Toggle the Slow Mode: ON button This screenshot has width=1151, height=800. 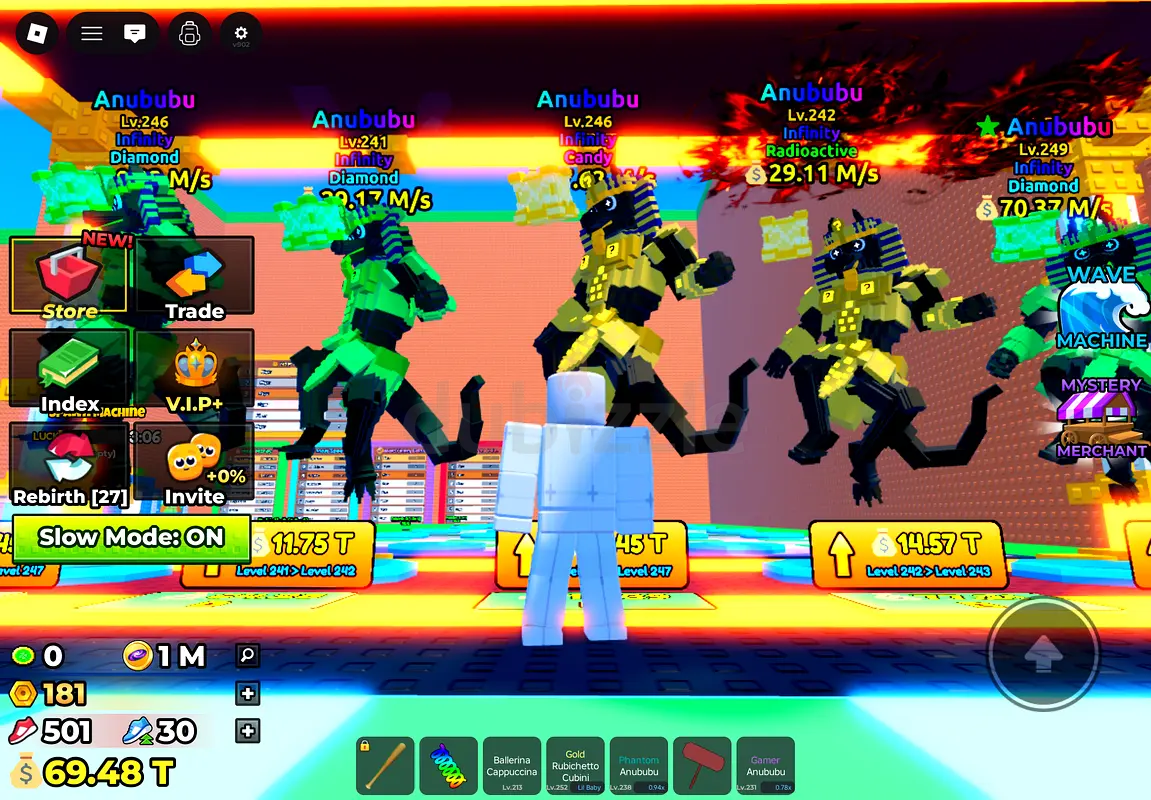pyautogui.click(x=131, y=537)
